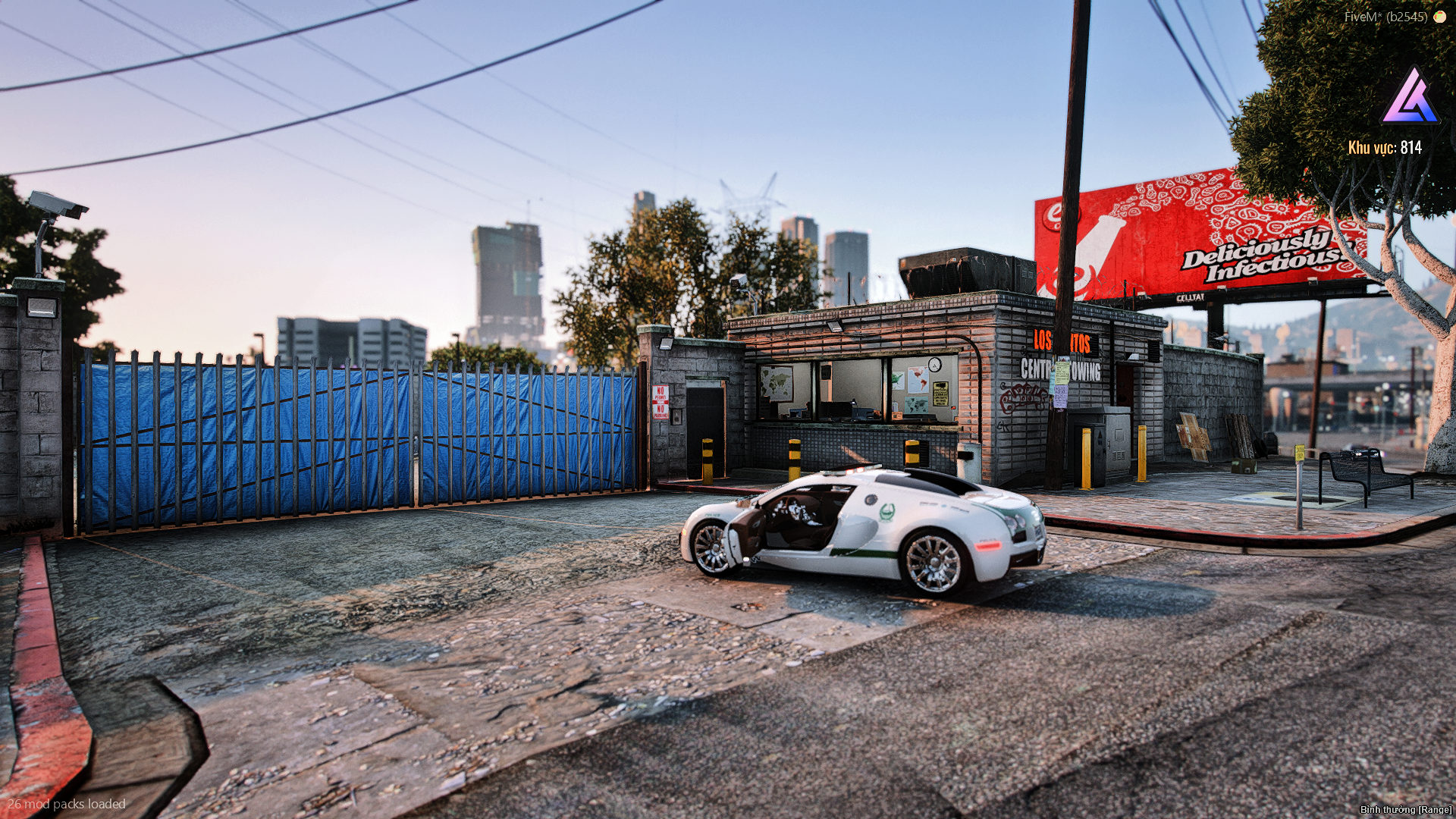This screenshot has height=819, width=1456.
Task: Click the purple triangle server logo
Action: (1410, 99)
